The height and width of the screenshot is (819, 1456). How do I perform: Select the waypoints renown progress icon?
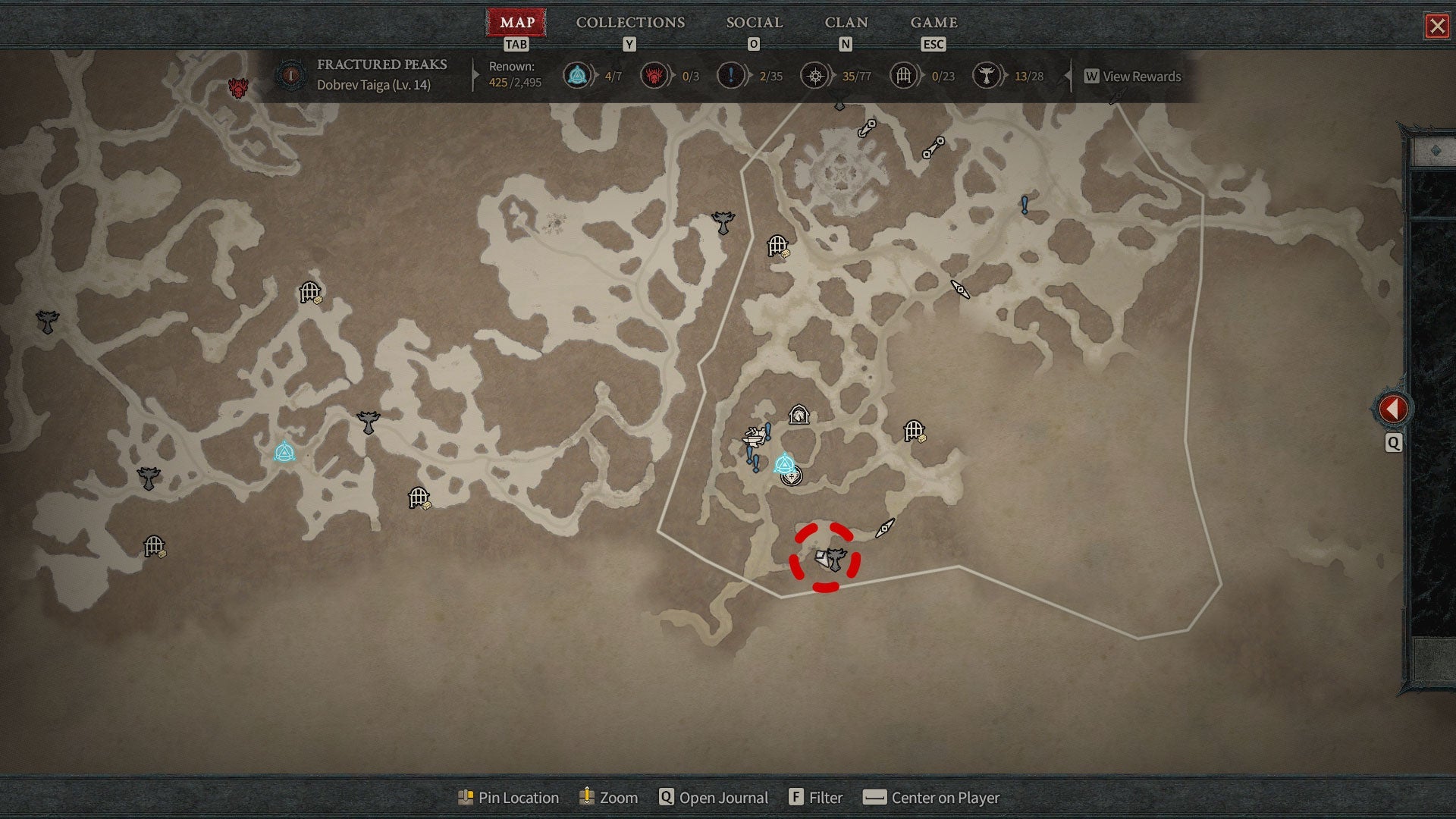click(x=577, y=76)
